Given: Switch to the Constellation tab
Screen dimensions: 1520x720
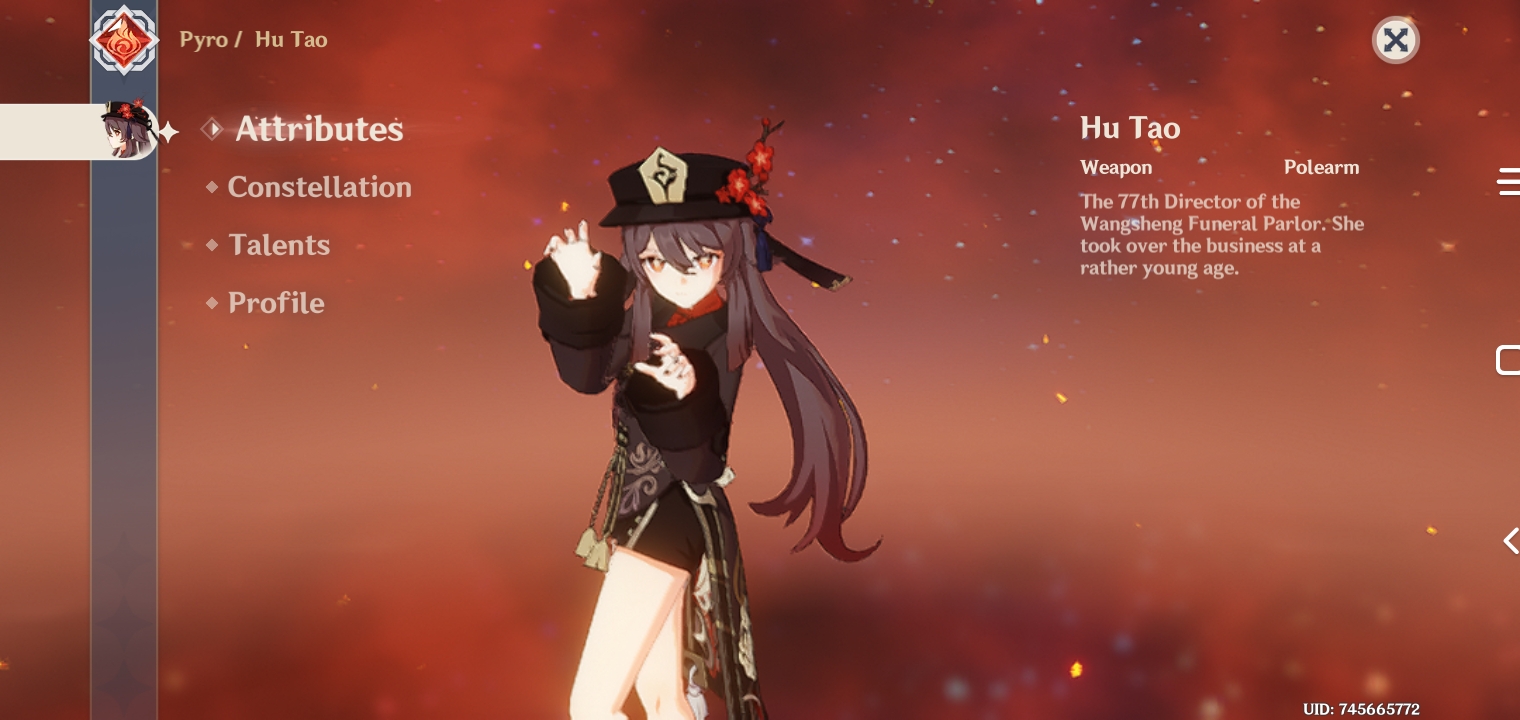Looking at the screenshot, I should click(x=320, y=186).
